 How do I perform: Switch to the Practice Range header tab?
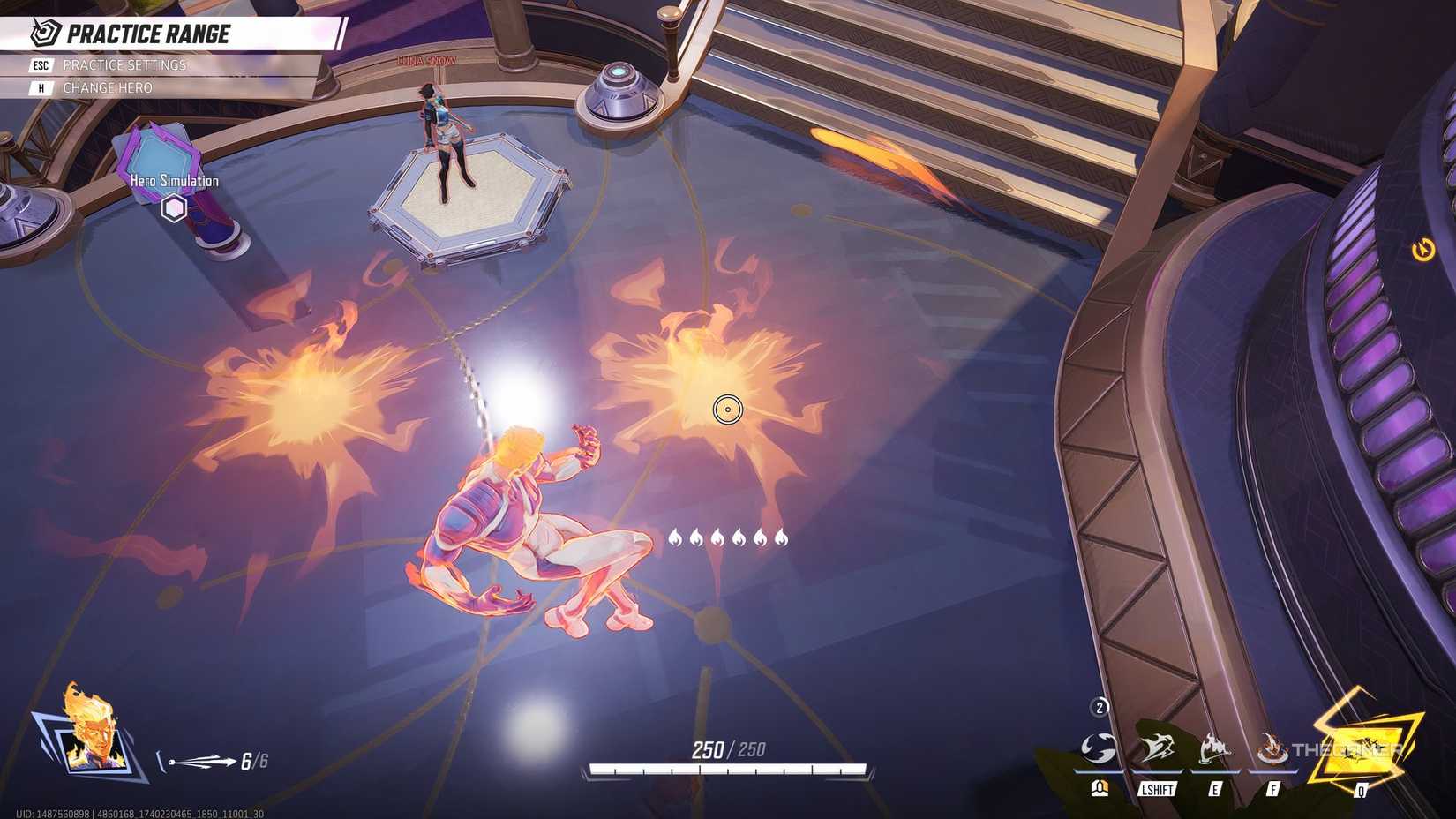click(148, 34)
